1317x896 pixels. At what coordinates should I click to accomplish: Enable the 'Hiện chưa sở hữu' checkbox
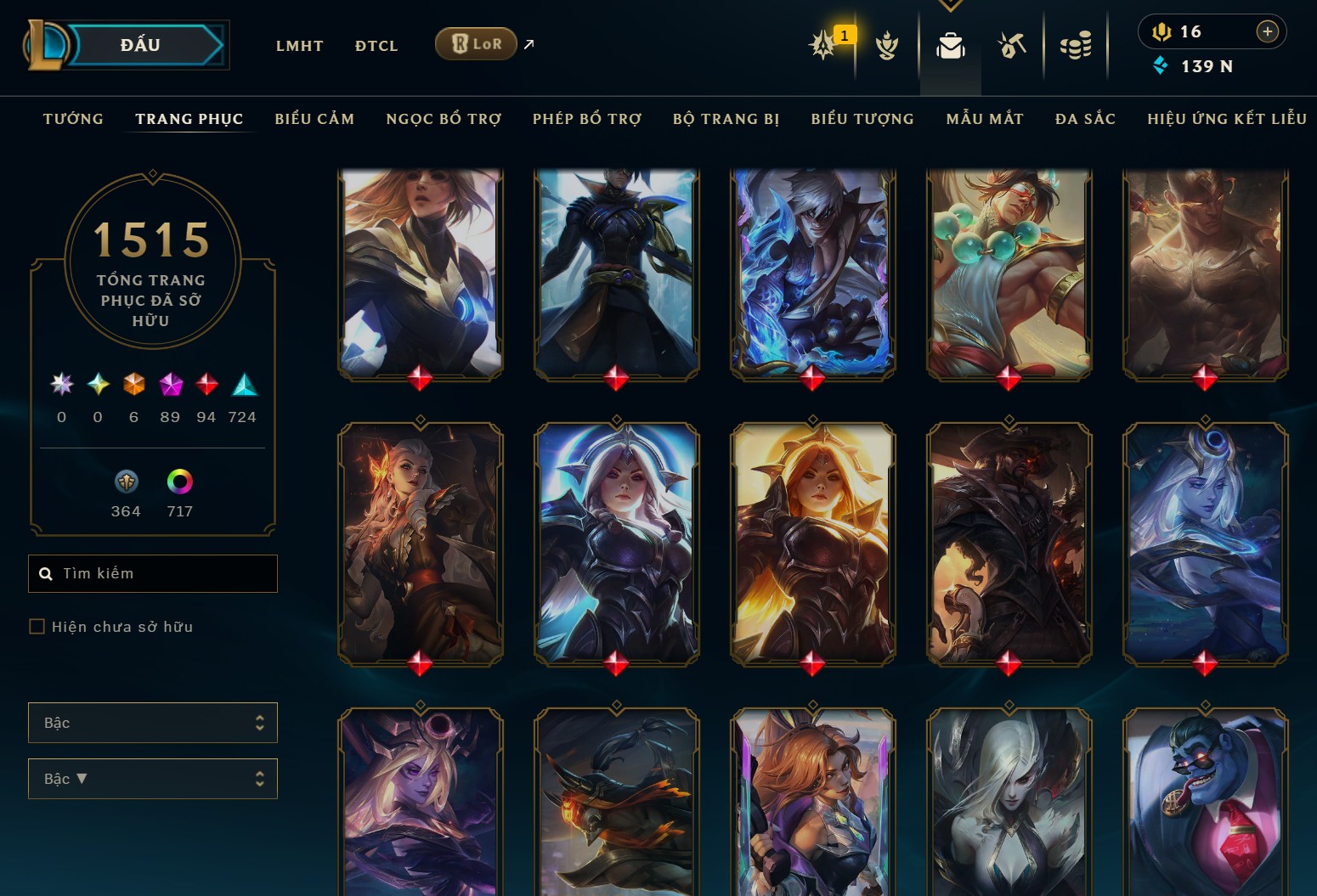[x=37, y=626]
